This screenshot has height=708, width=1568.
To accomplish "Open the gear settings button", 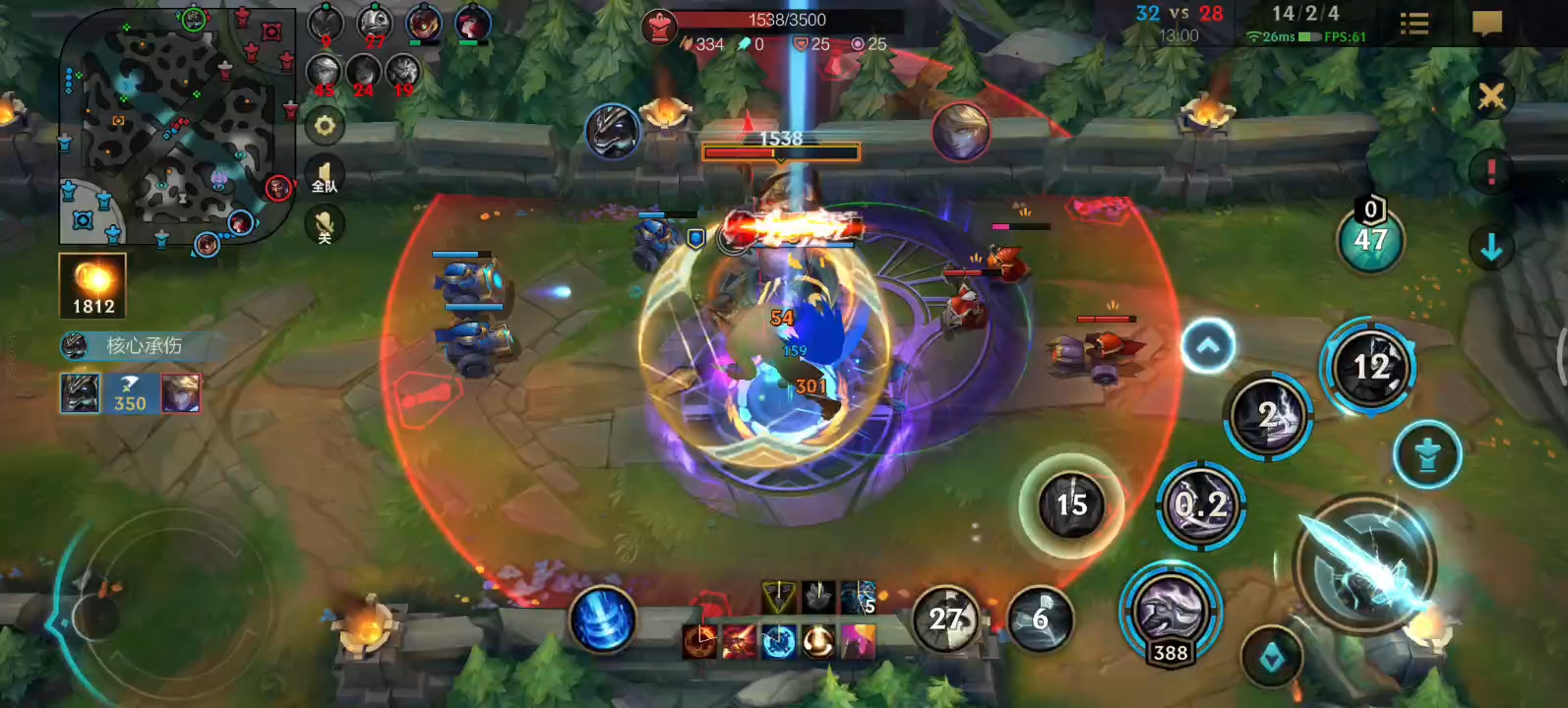I will click(x=324, y=125).
